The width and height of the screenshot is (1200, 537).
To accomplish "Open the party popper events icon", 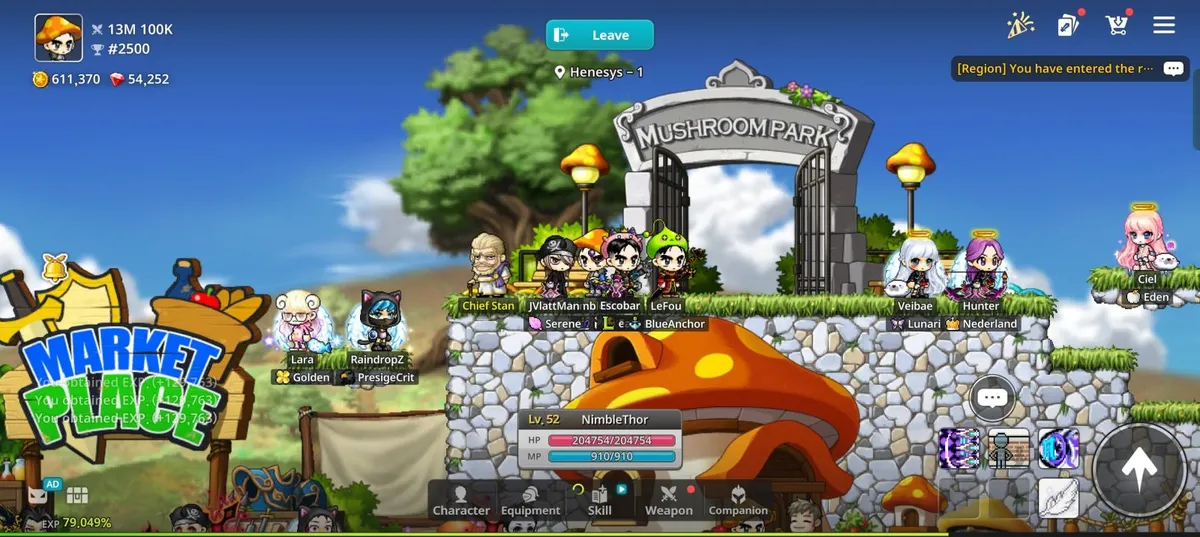I will 1020,25.
